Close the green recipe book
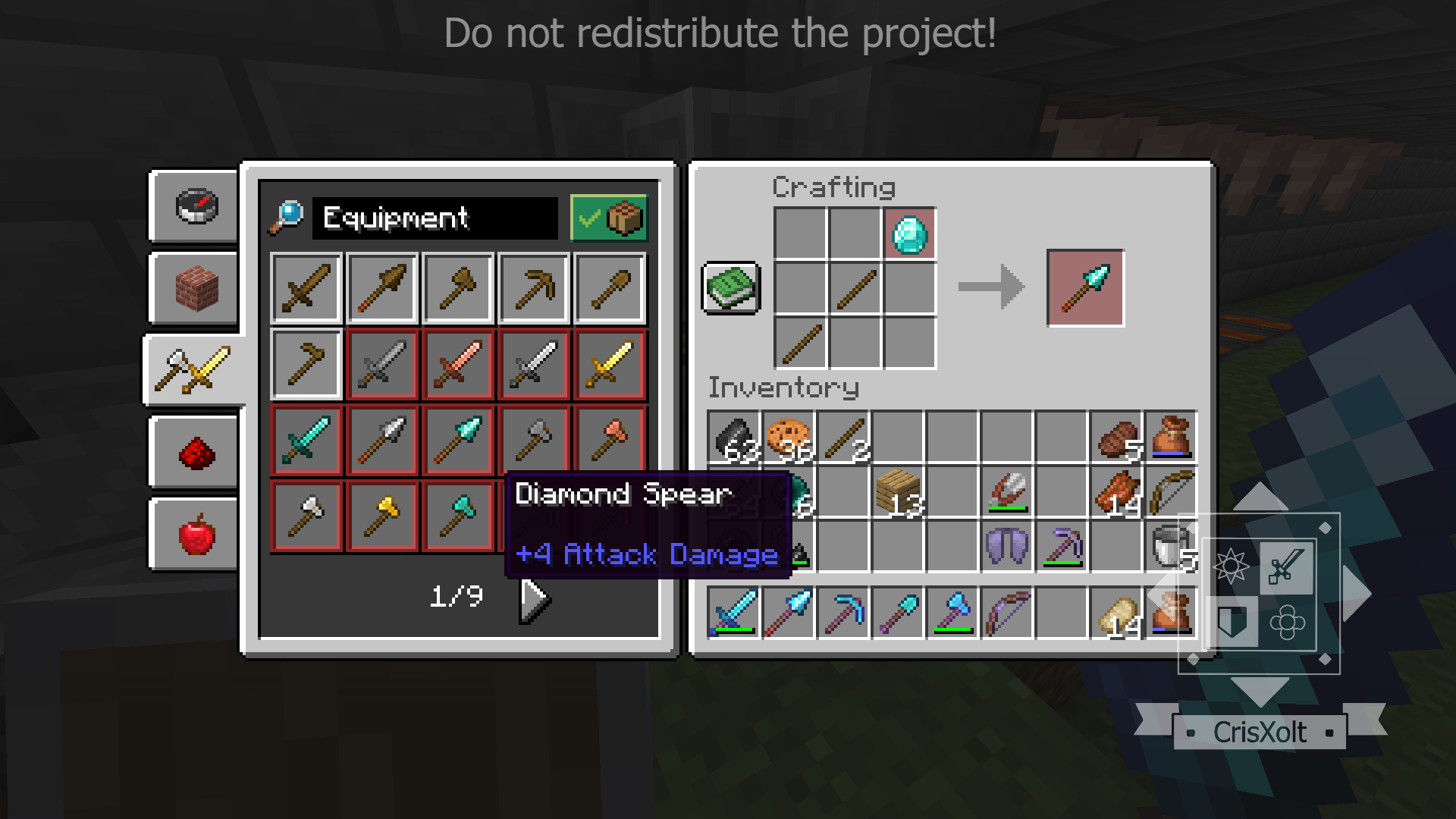1456x819 pixels. pyautogui.click(x=731, y=288)
